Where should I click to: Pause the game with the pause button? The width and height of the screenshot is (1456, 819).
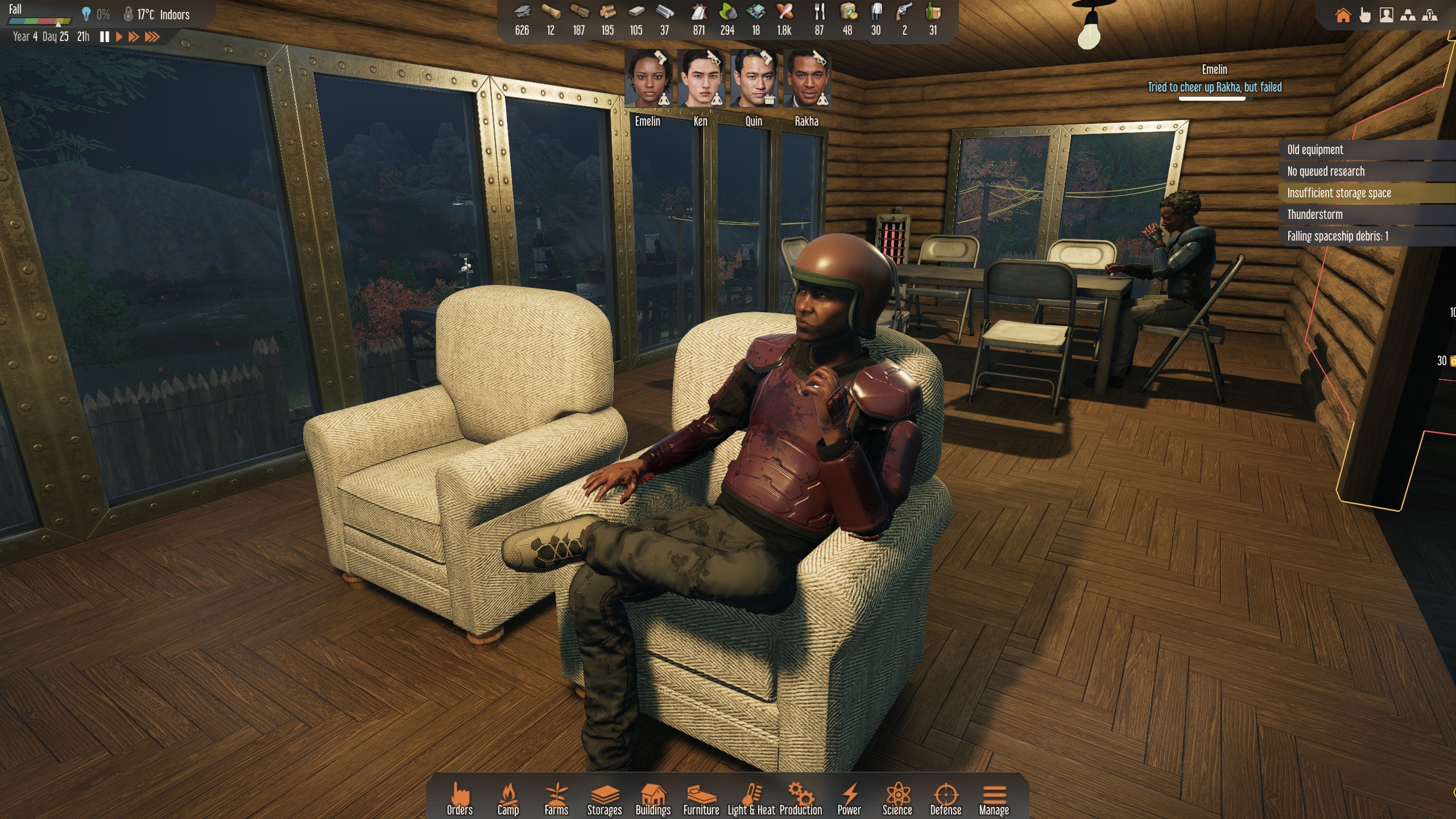tap(105, 37)
